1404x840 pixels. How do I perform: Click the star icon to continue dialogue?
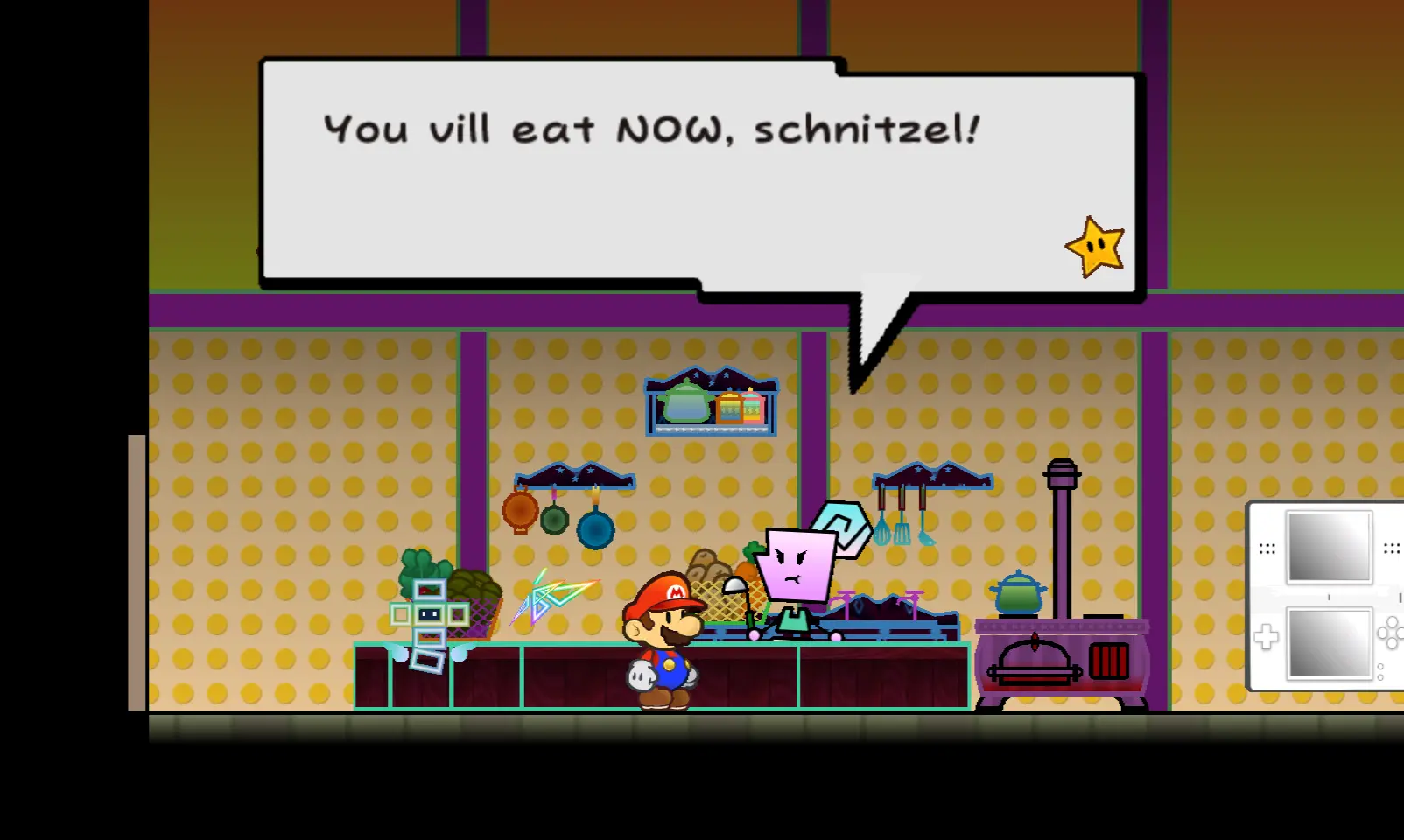point(1095,248)
